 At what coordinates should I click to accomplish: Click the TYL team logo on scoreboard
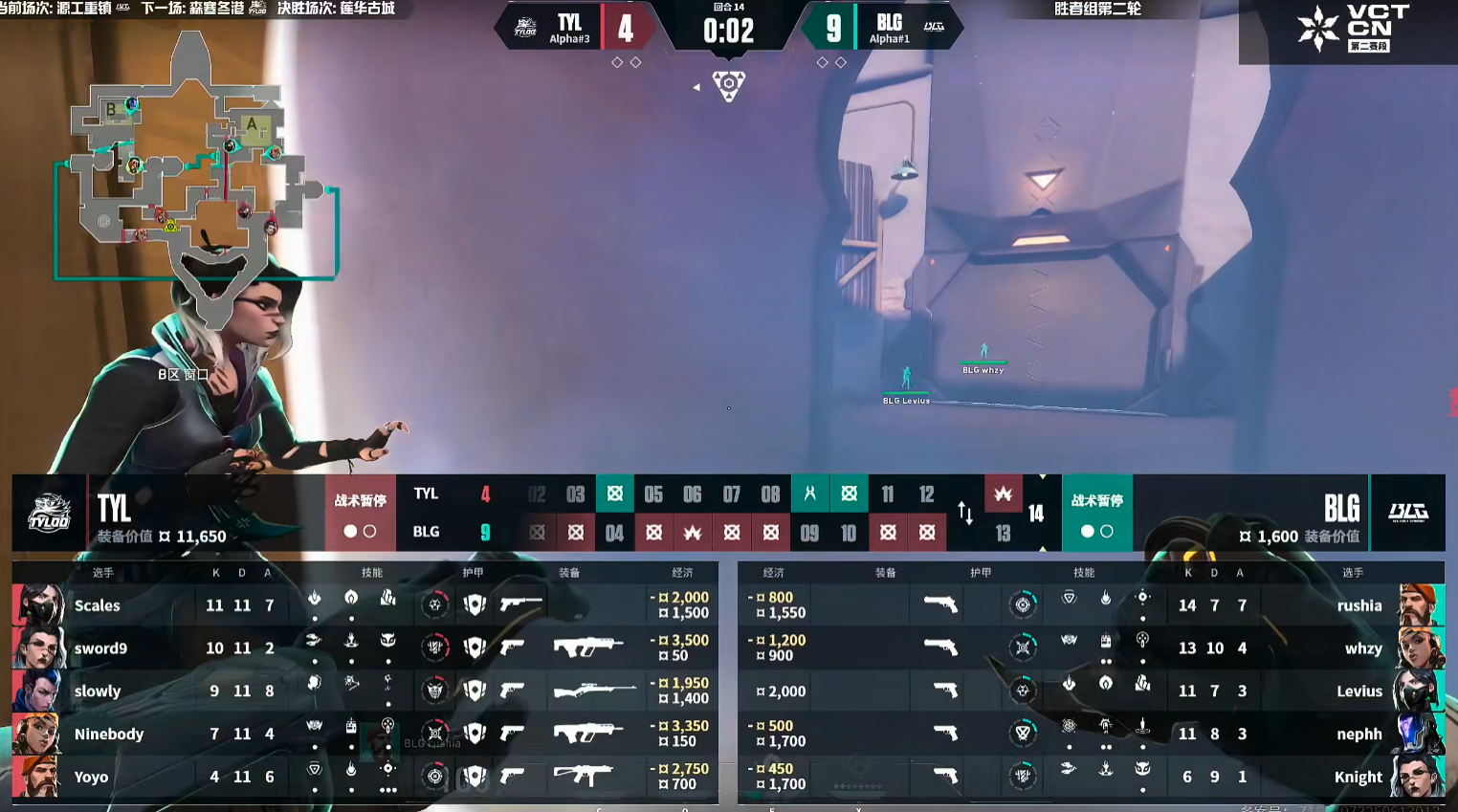point(49,513)
